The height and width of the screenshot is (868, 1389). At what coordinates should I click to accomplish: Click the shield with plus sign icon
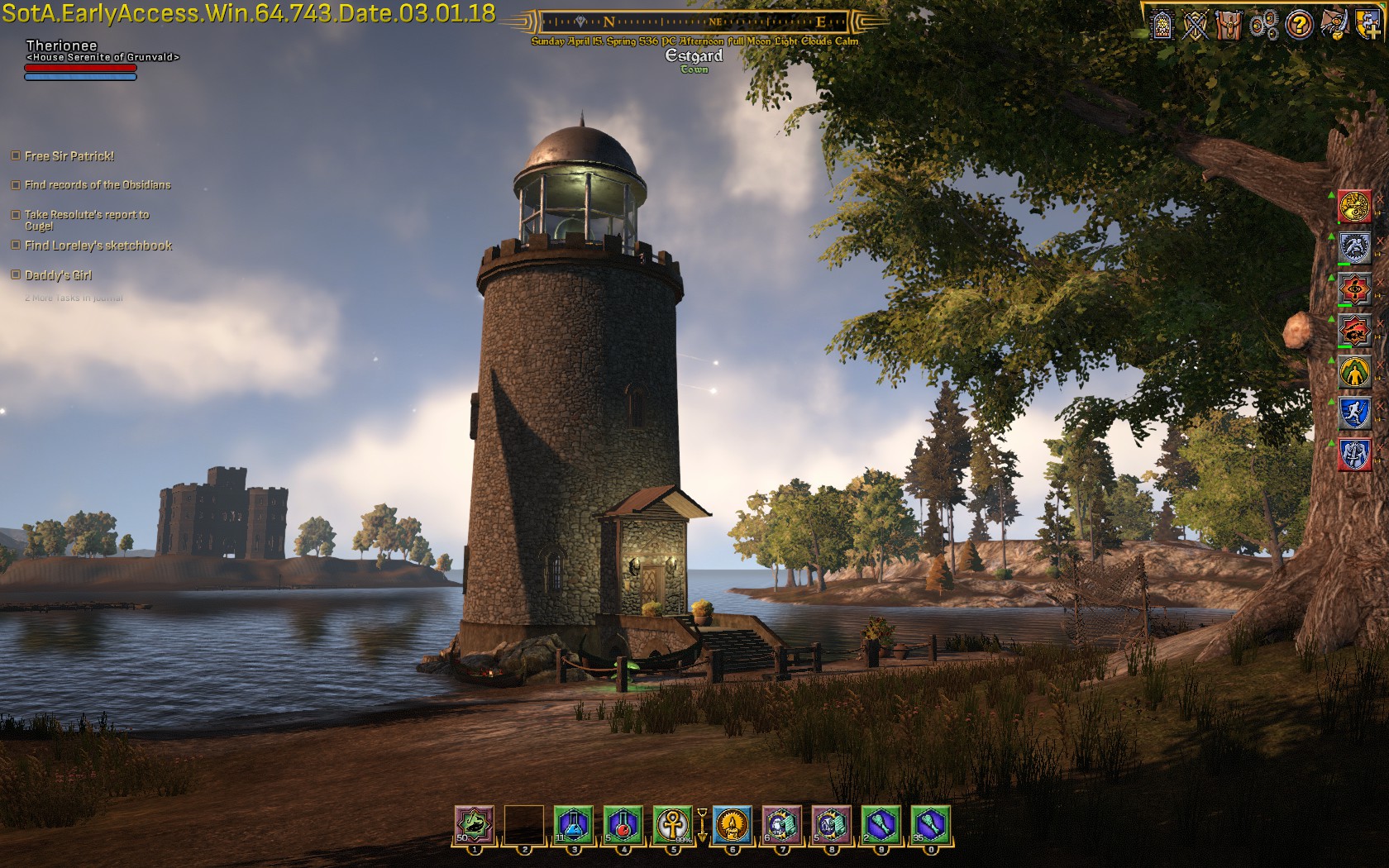[x=1367, y=25]
